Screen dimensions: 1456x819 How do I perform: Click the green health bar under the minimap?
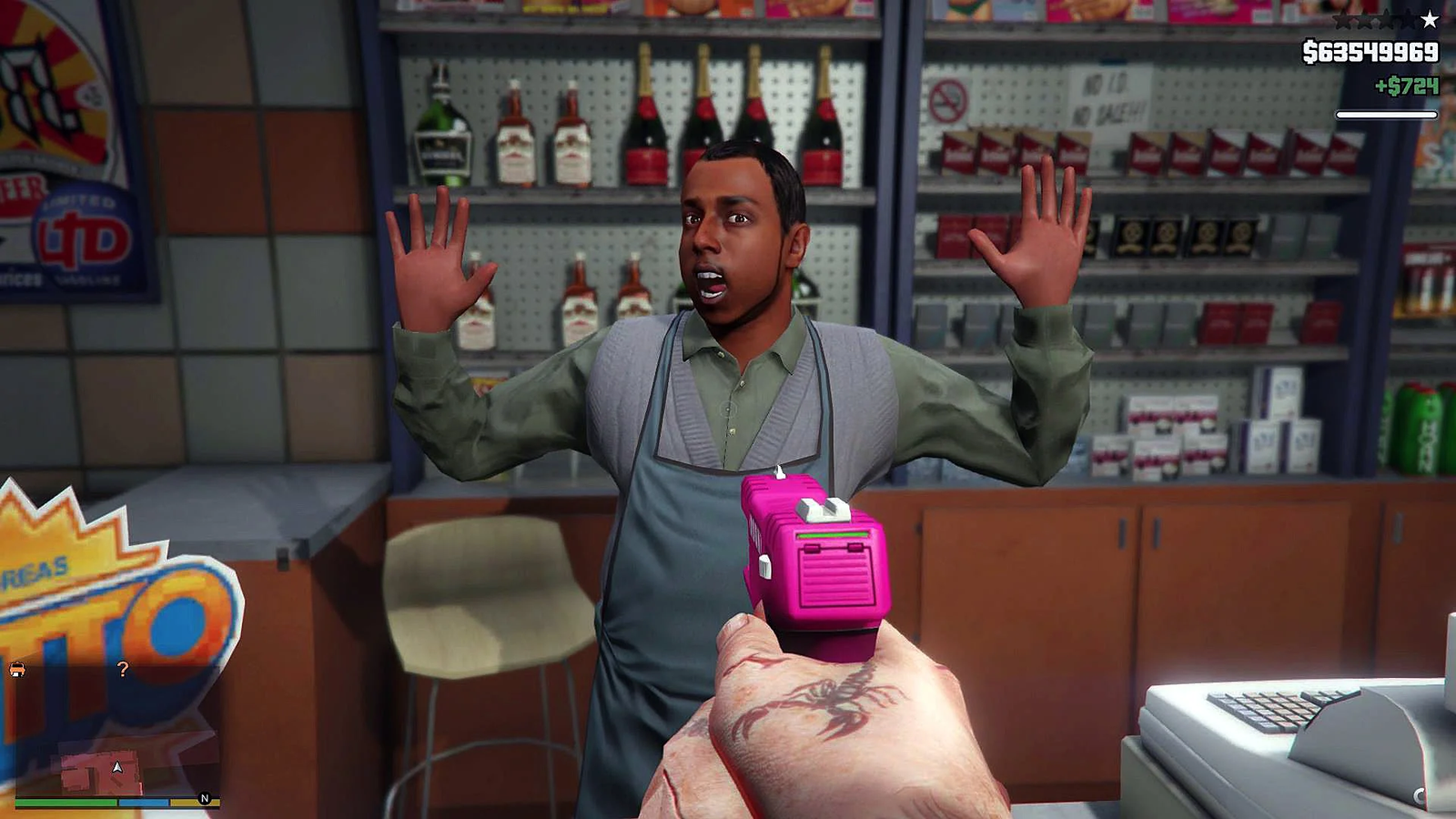click(68, 803)
